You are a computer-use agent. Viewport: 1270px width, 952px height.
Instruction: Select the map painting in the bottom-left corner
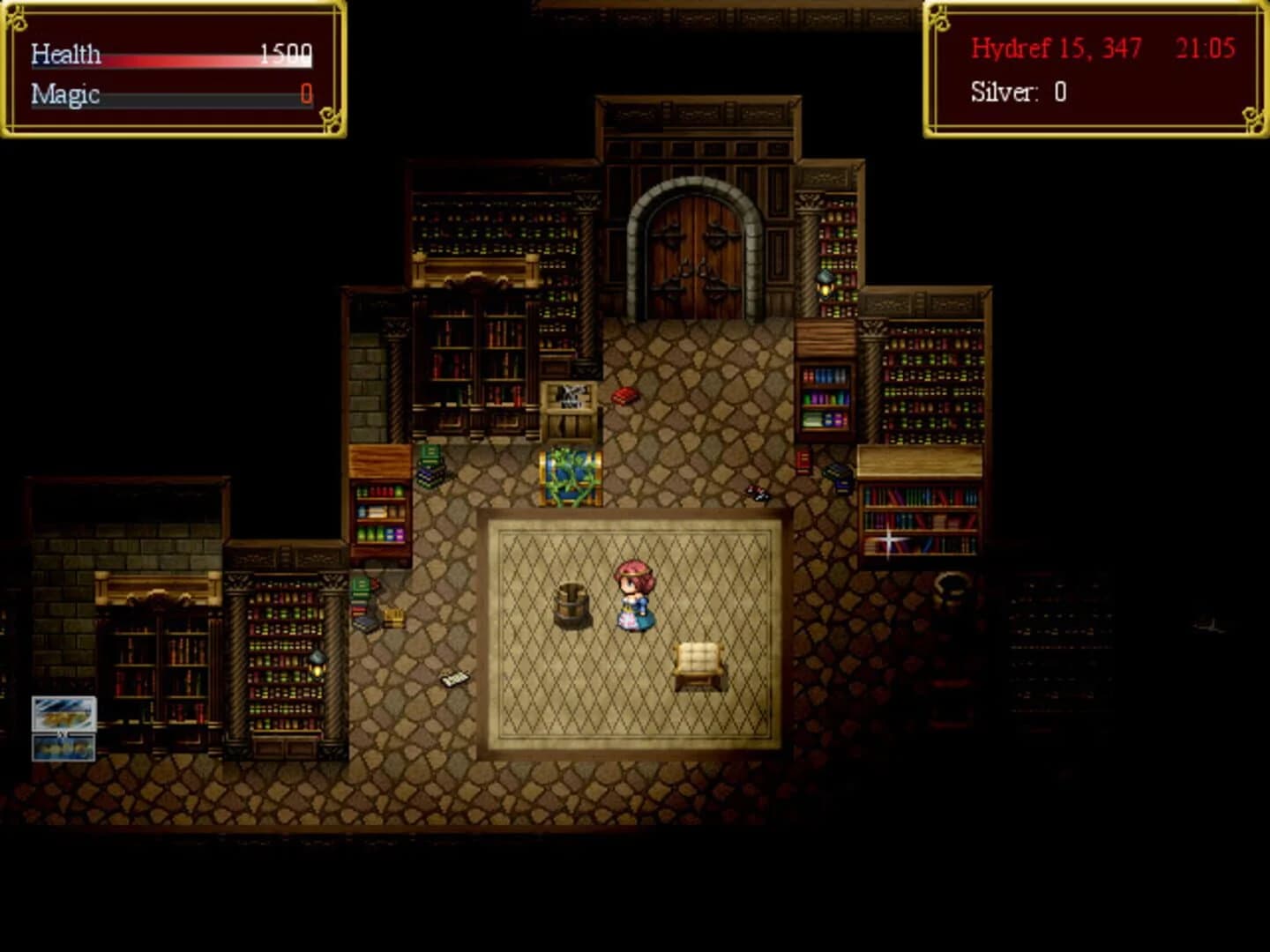tap(63, 727)
